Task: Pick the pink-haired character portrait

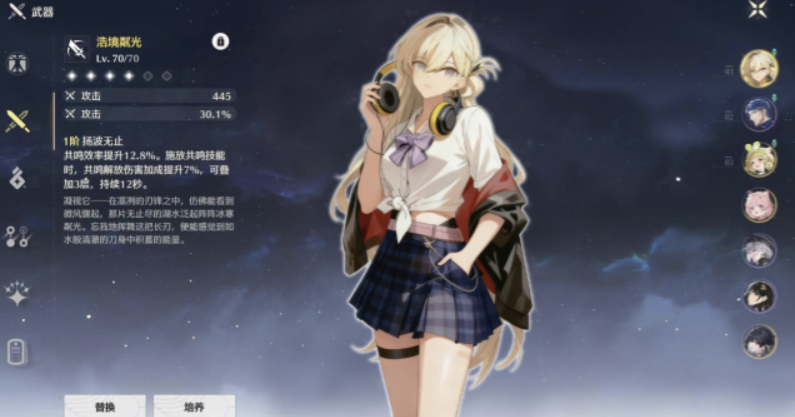Action: (760, 205)
